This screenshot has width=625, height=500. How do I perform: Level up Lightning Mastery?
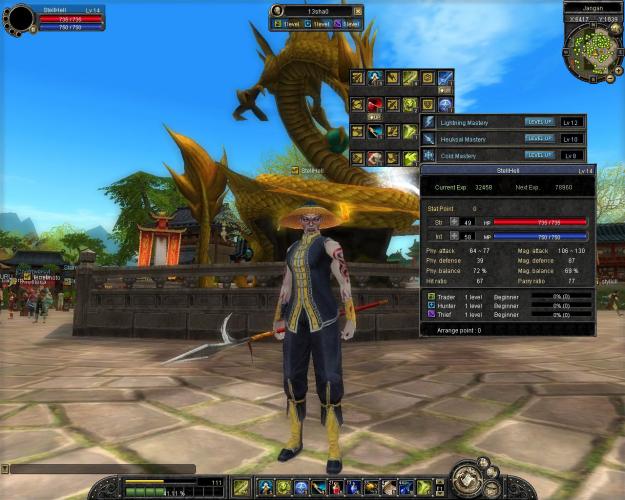tap(539, 122)
